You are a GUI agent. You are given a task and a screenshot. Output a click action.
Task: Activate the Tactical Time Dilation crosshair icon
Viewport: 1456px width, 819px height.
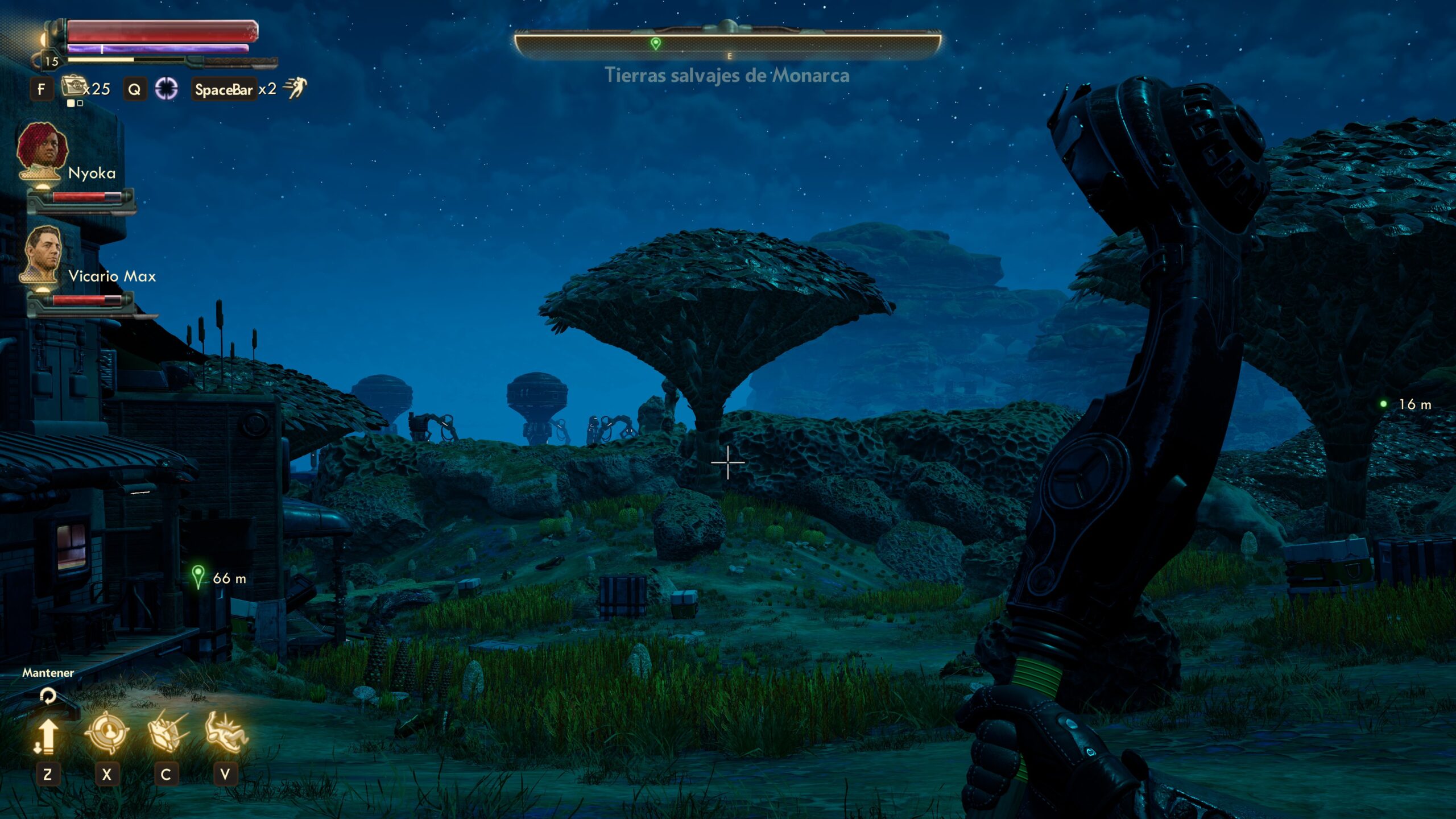tap(167, 89)
